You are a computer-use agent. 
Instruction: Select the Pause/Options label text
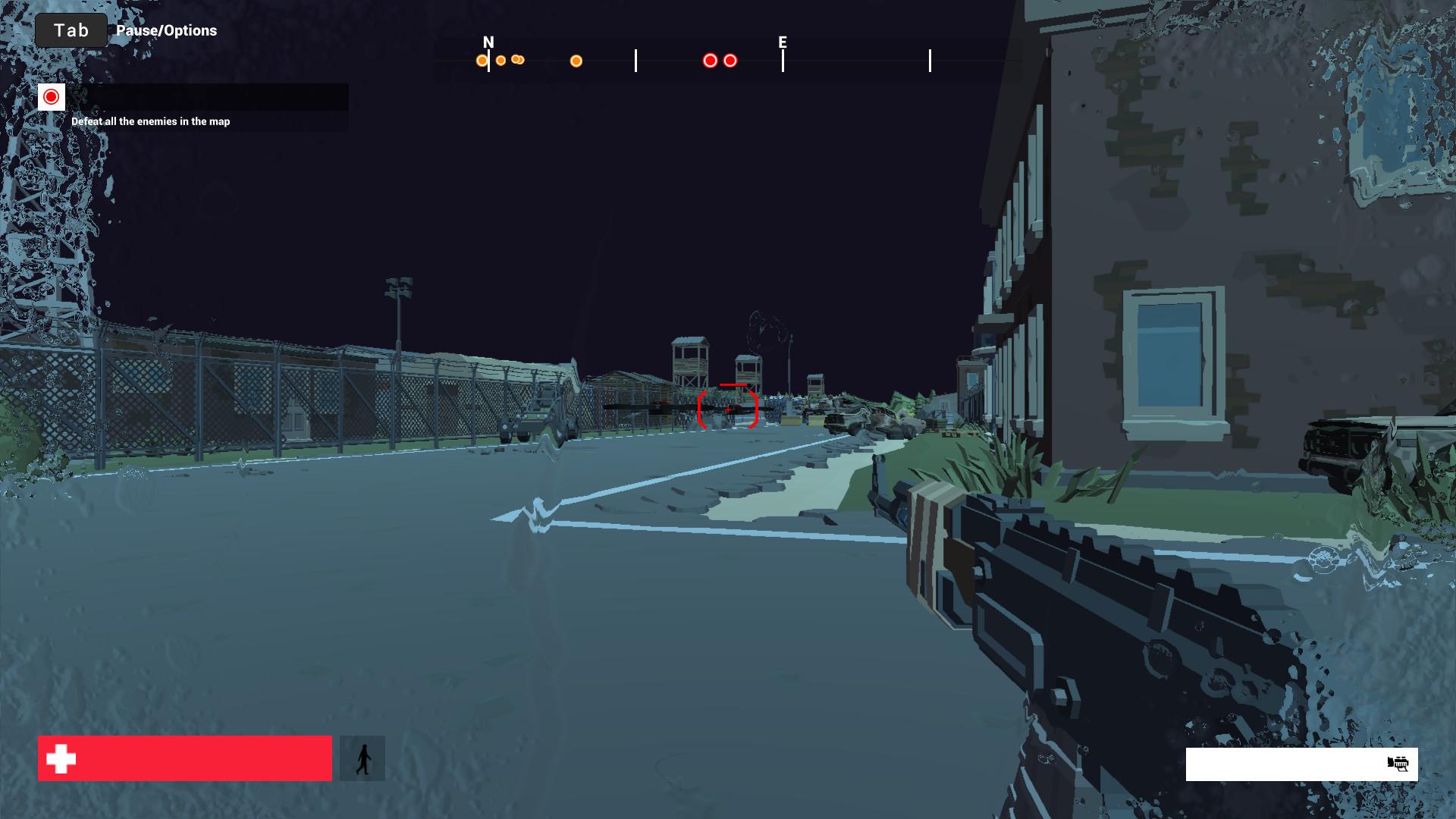click(x=166, y=31)
